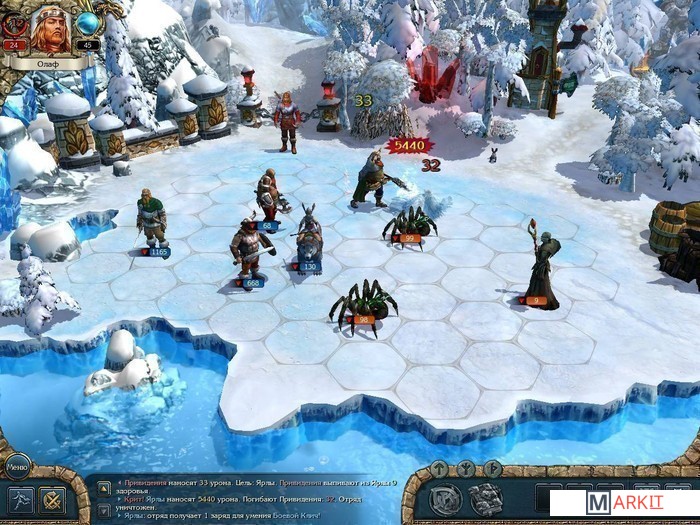Viewport: 700px width, 525px height.
Task: Open the Меню button
Action: (x=17, y=464)
